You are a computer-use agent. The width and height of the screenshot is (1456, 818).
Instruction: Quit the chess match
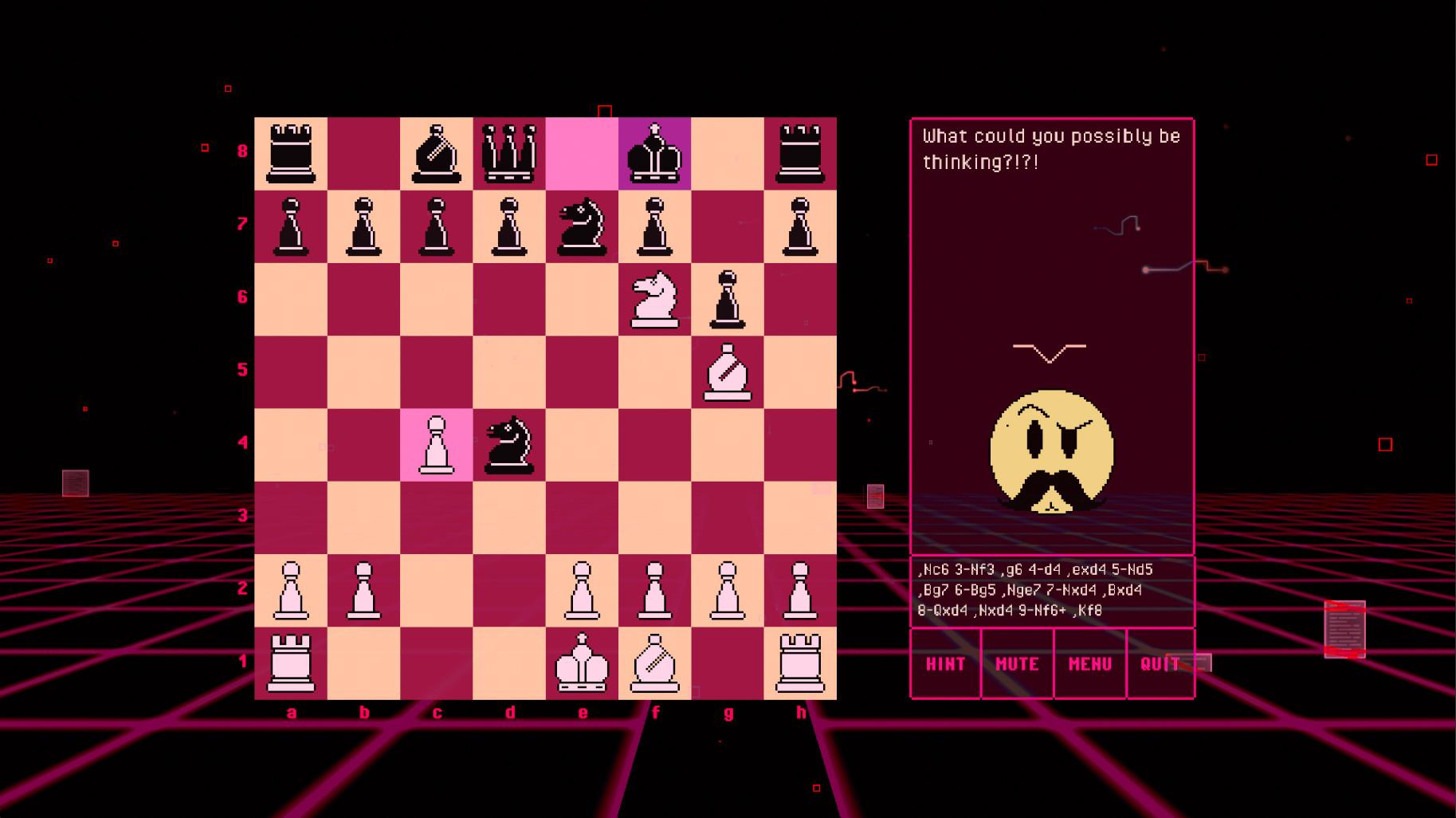1161,663
